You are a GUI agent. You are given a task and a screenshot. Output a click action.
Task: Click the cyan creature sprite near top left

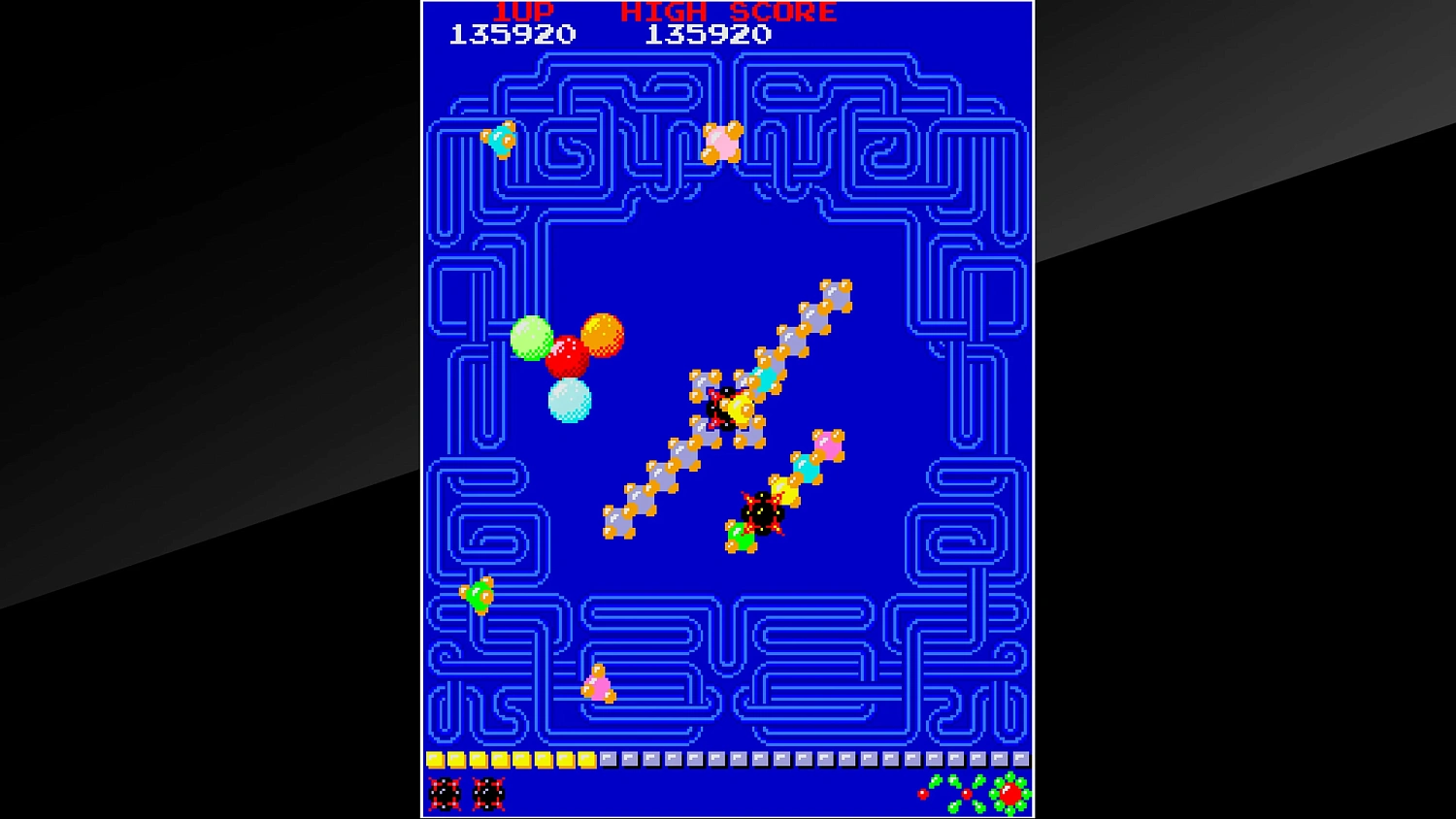tap(498, 141)
